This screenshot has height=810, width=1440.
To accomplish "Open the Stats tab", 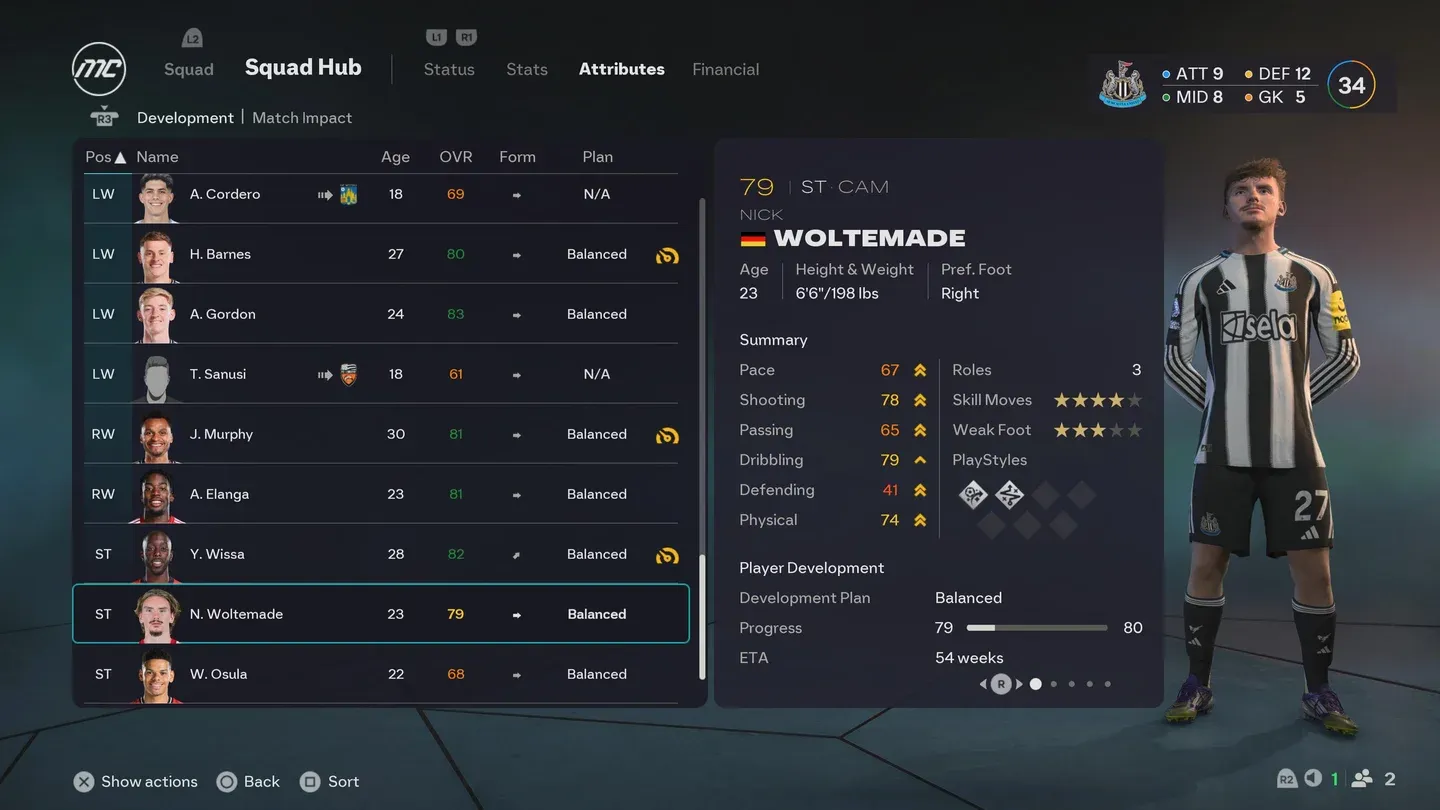I will (526, 69).
